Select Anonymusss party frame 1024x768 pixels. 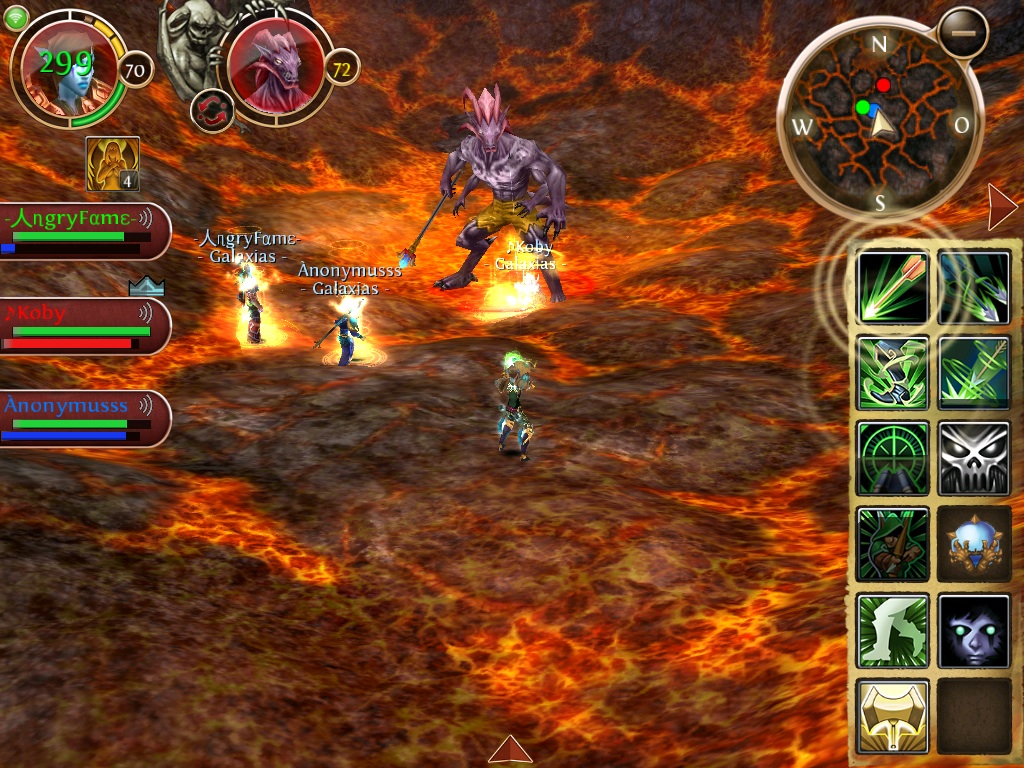(x=82, y=418)
